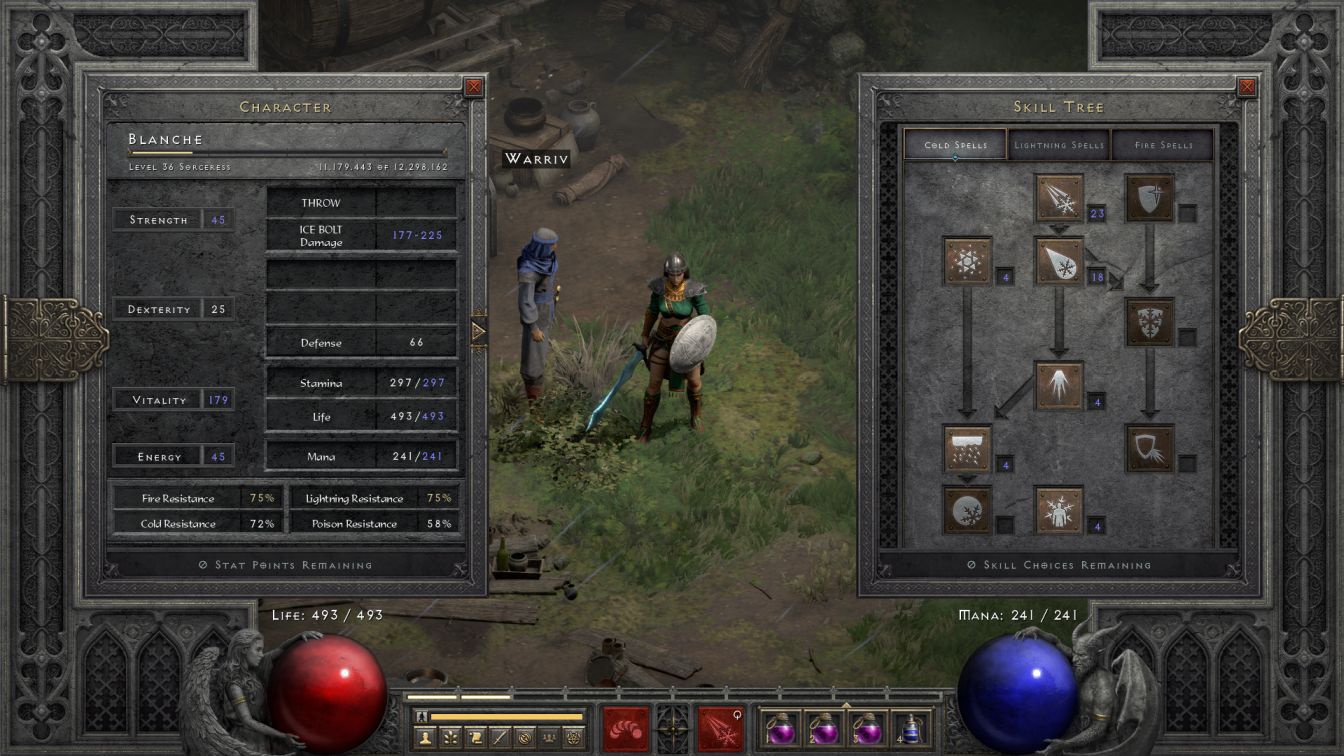Select the Frozen Armor skill icon

pos(1150,198)
